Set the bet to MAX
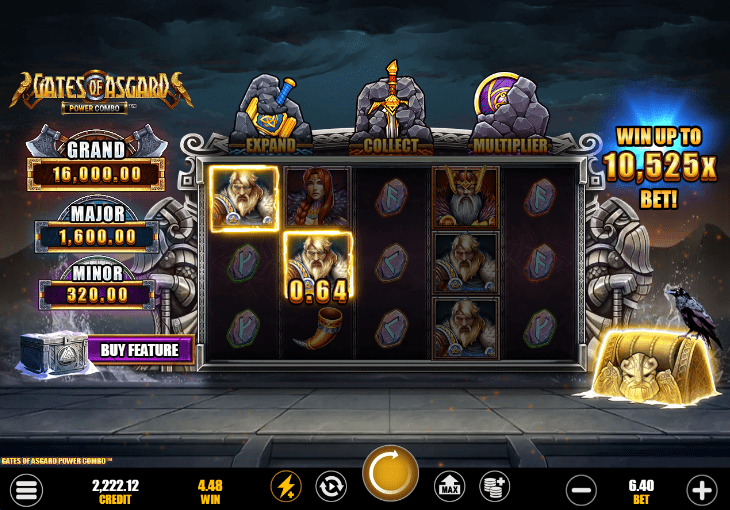Image resolution: width=730 pixels, height=510 pixels. pos(450,487)
